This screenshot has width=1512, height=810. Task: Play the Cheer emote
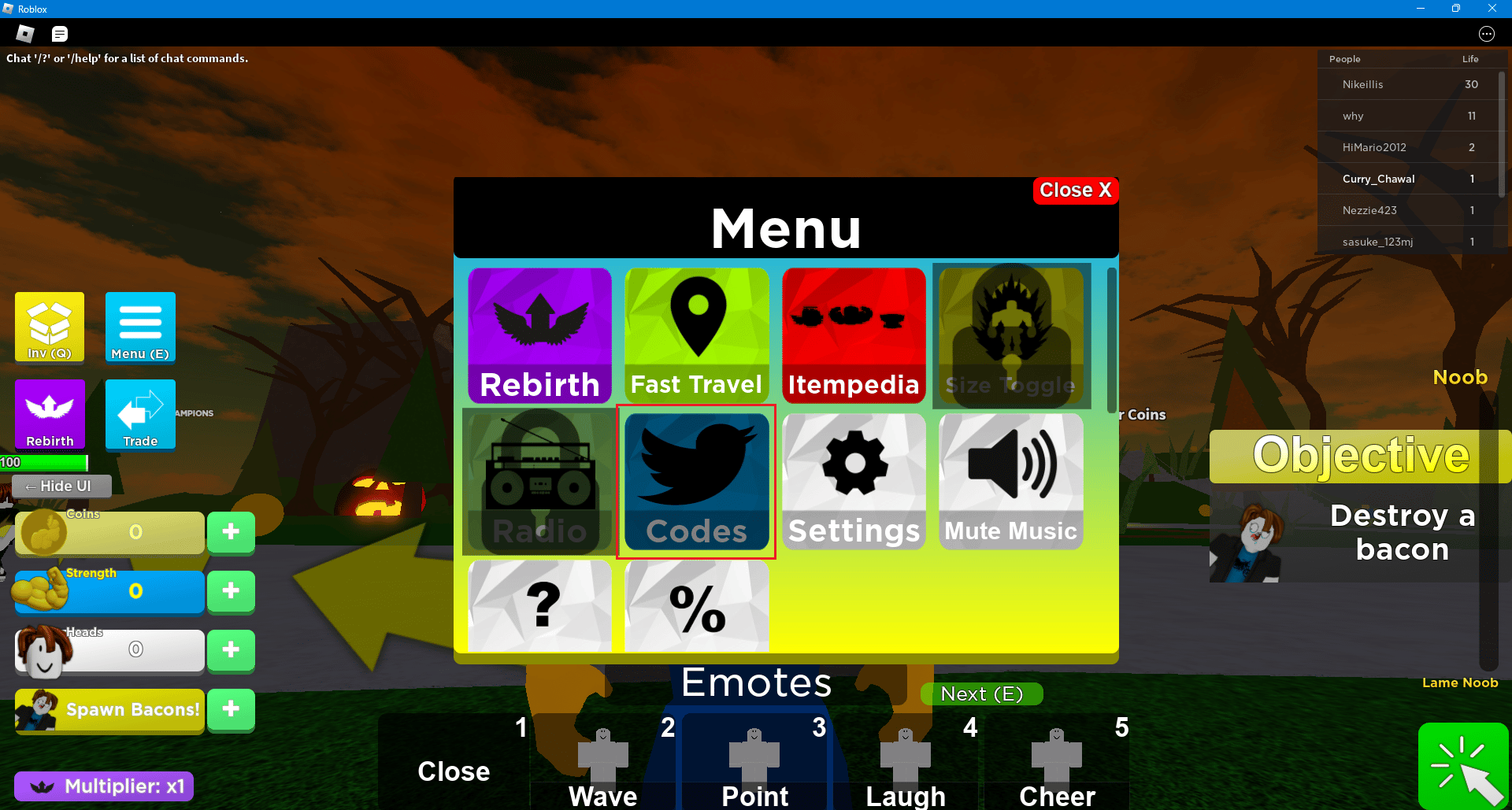[1057, 764]
